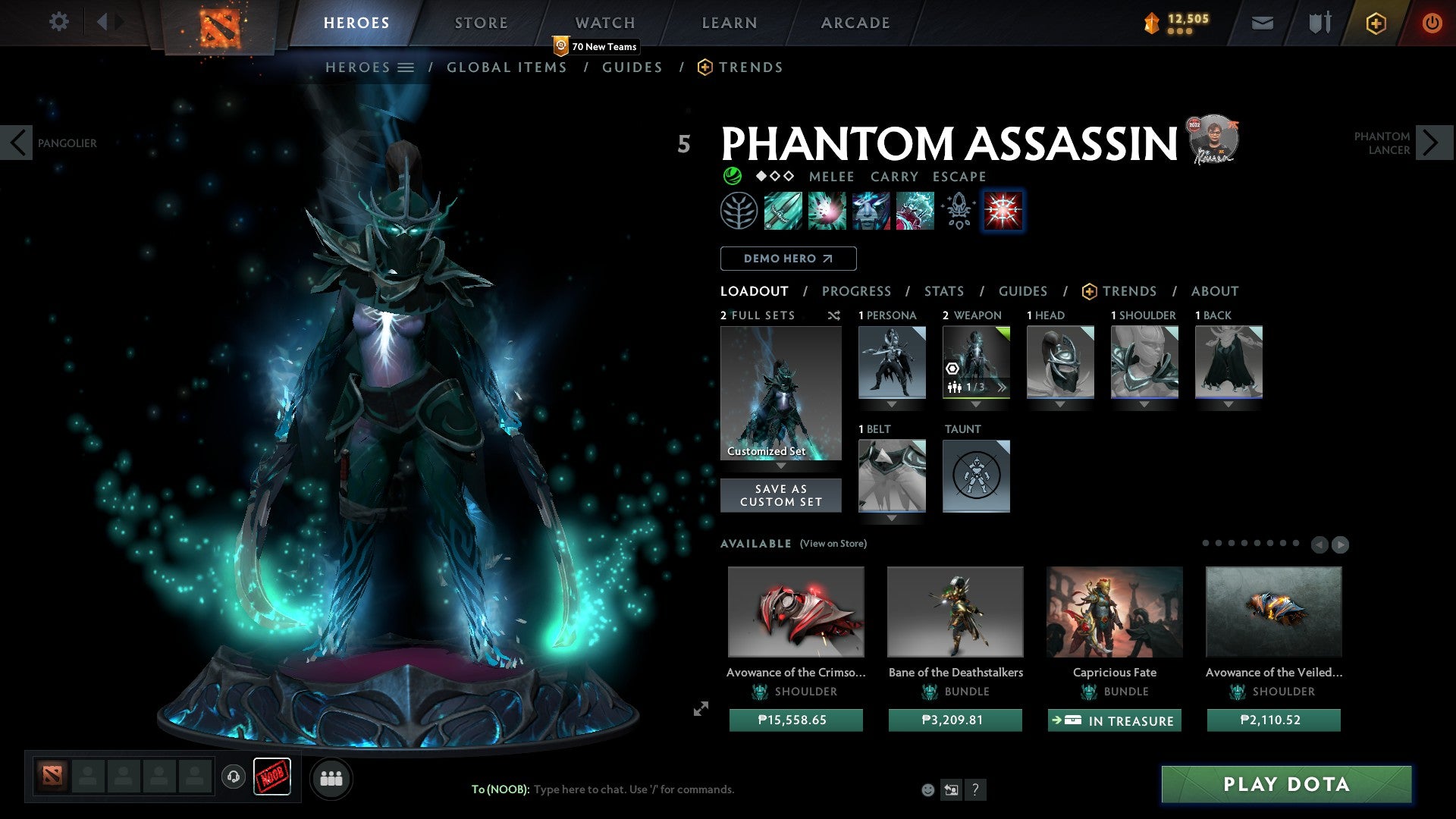The image size is (1456, 819).
Task: Switch to the Progress hero tab
Action: (856, 291)
